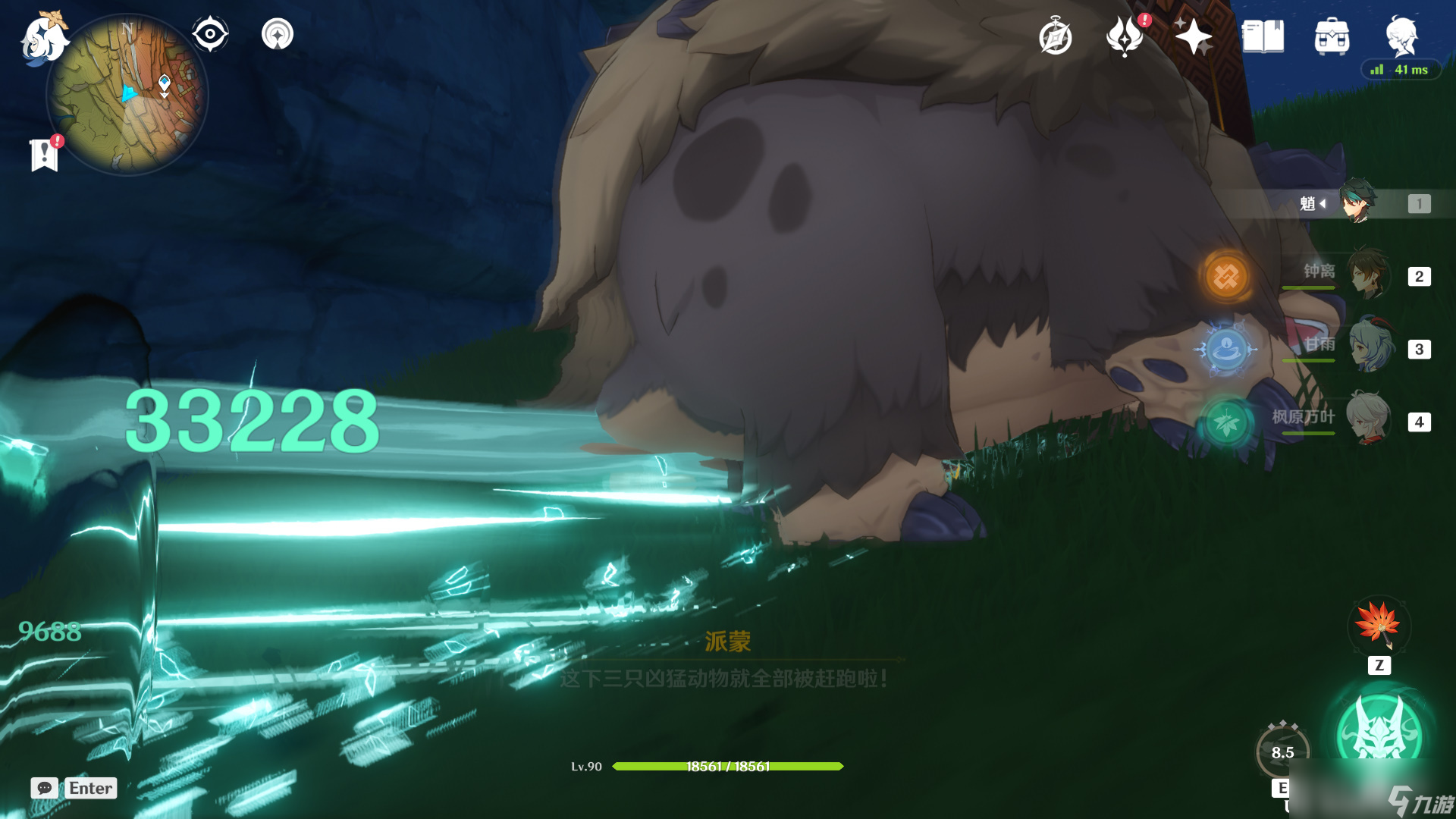The width and height of the screenshot is (1456, 819).
Task: Use the red maple leaf gadget
Action: click(x=1379, y=626)
